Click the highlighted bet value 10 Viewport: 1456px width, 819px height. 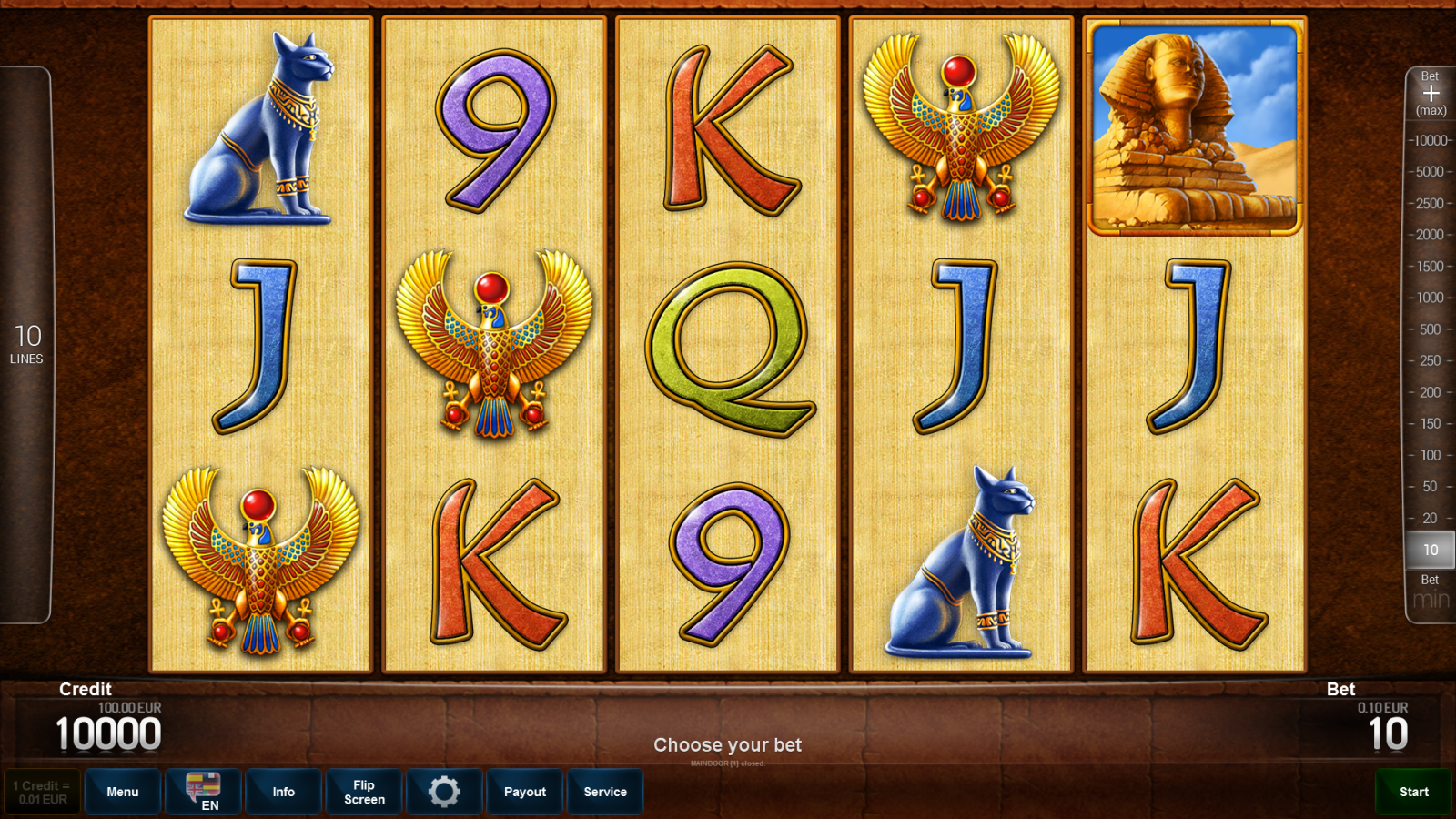[x=1429, y=550]
